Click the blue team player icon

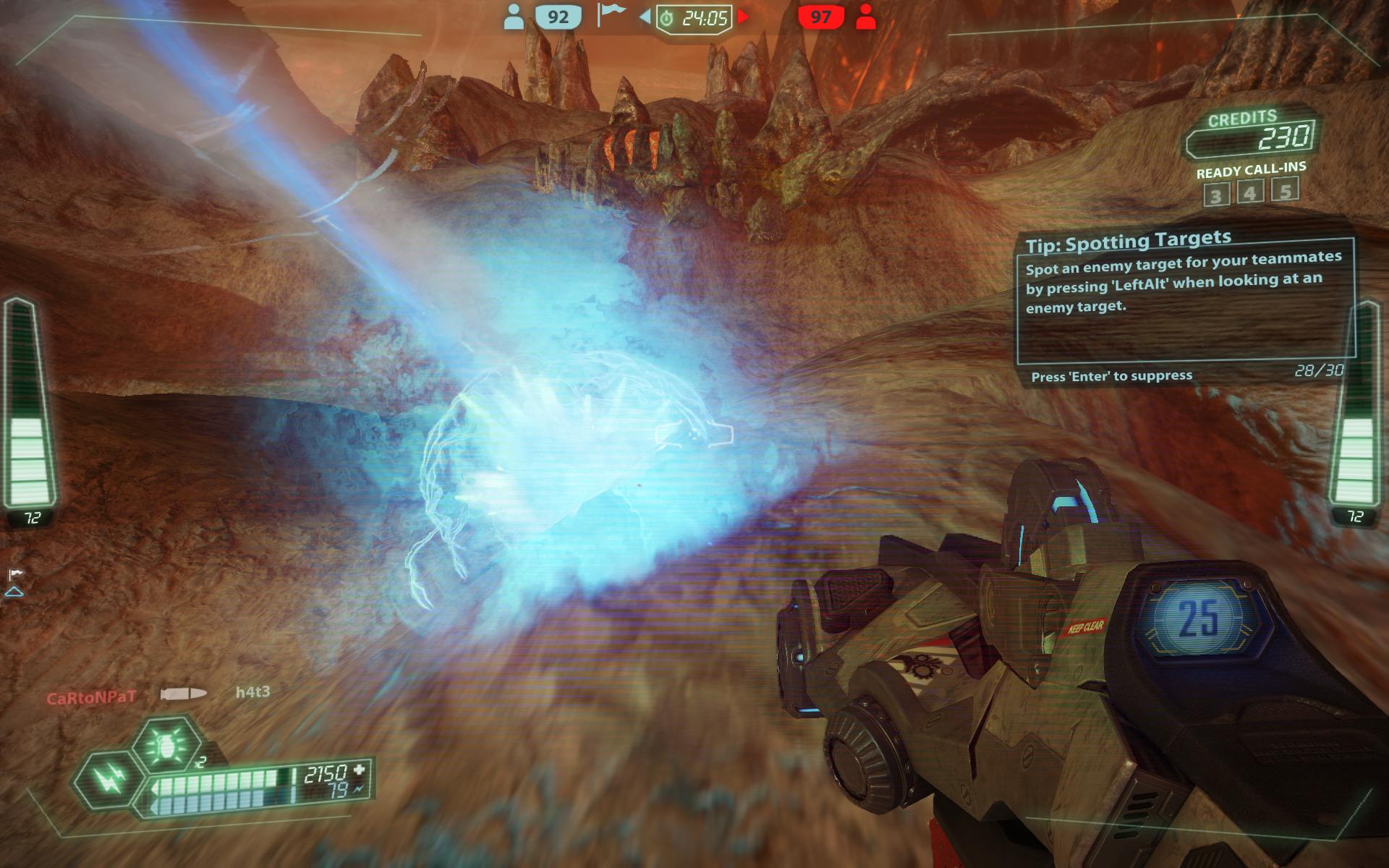pos(514,17)
